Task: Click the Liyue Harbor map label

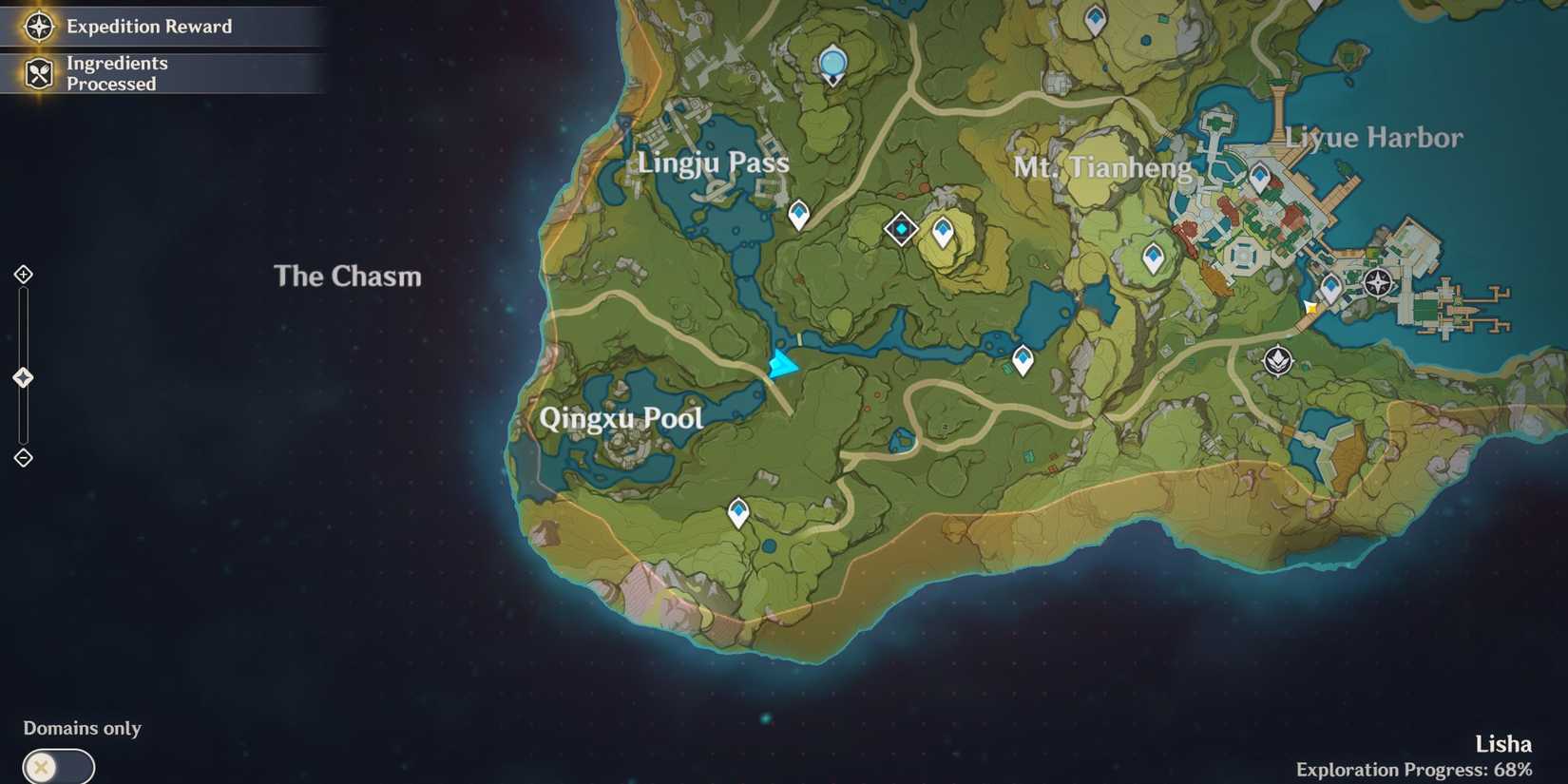Action: pyautogui.click(x=1375, y=138)
